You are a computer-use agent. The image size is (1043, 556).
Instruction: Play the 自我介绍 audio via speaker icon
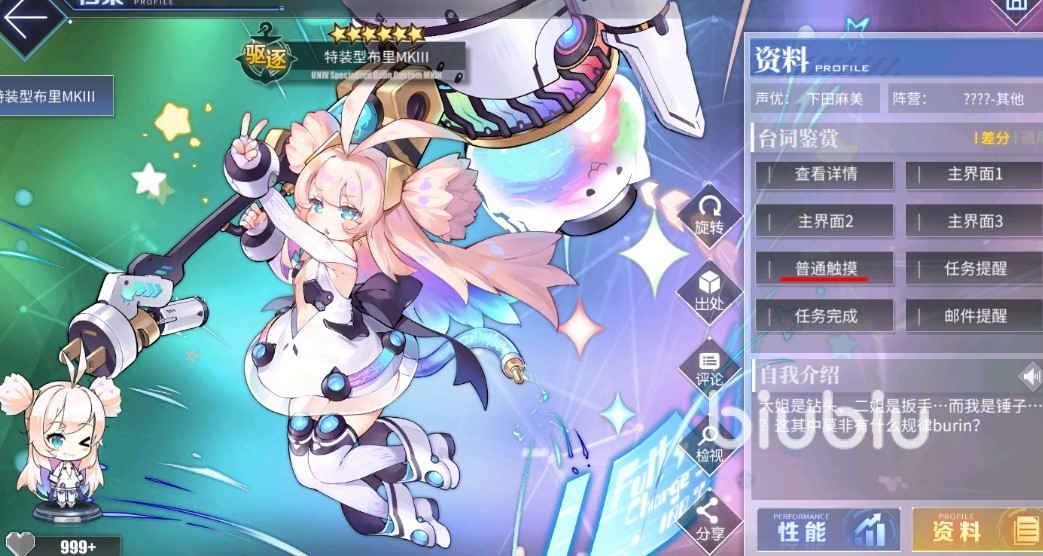coord(1029,376)
